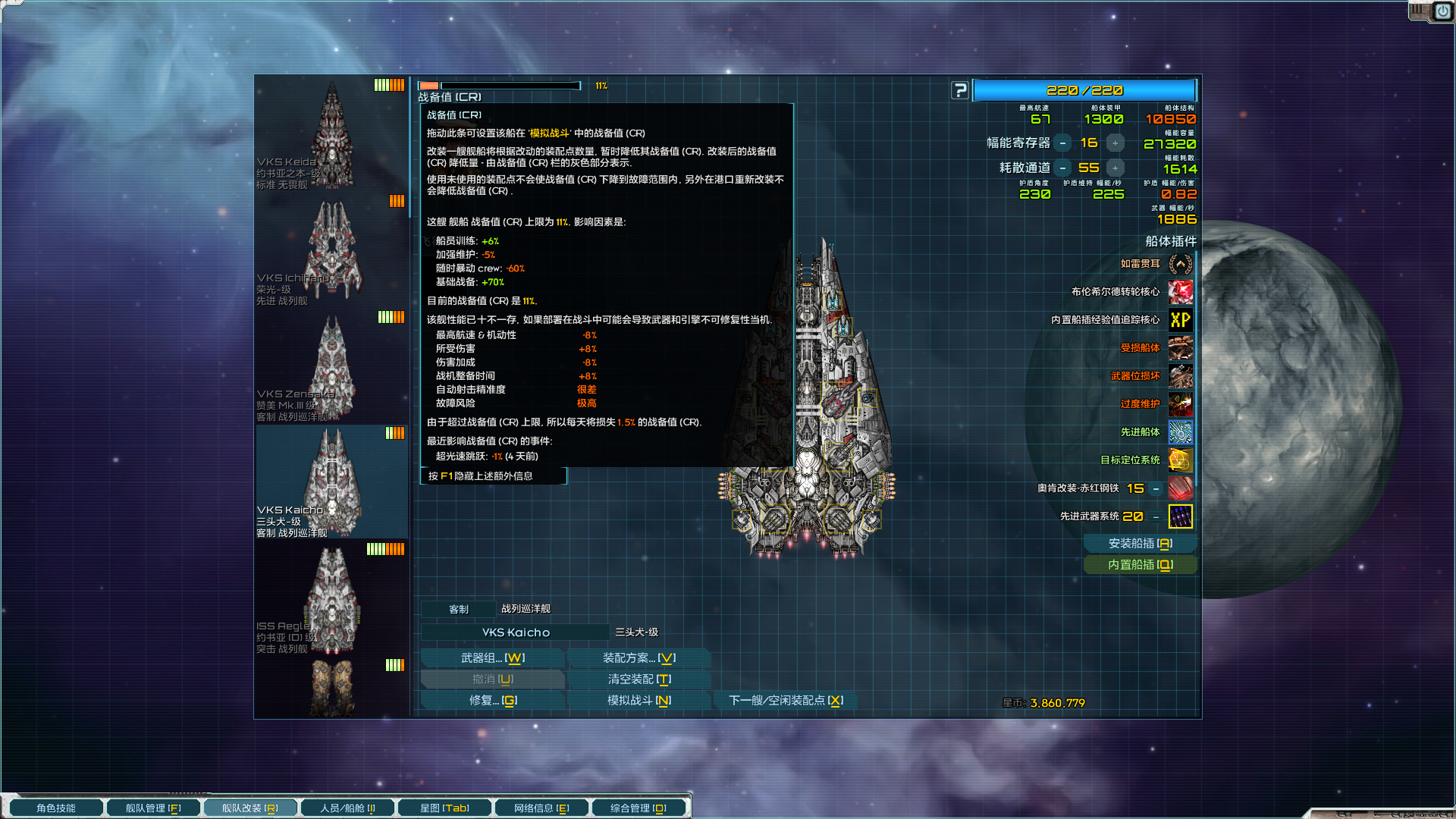This screenshot has height=819, width=1456.
Task: Open 舰队管理 [F] from bottom bar
Action: pyautogui.click(x=152, y=807)
